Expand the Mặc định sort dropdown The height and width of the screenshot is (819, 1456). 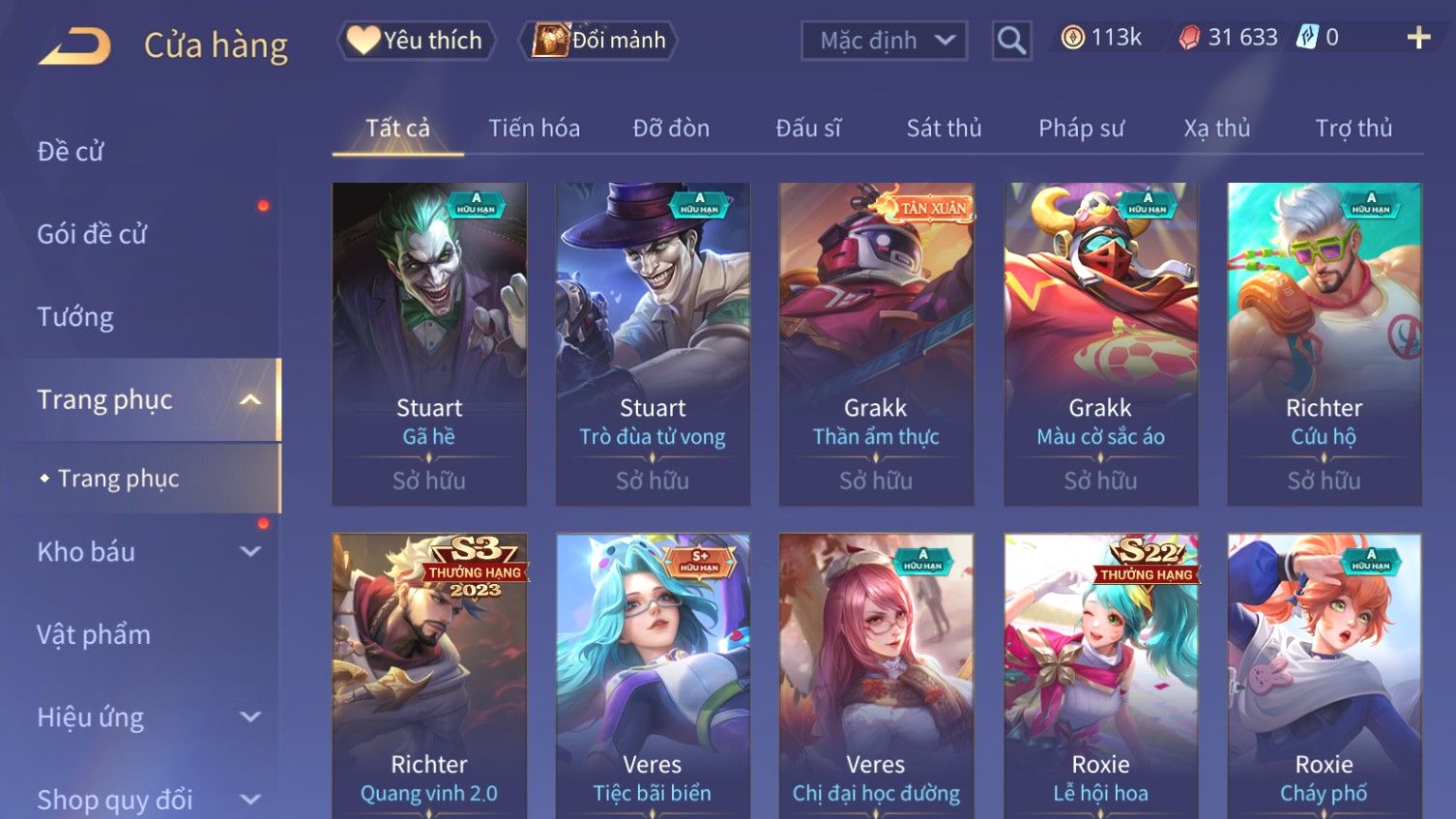884,41
